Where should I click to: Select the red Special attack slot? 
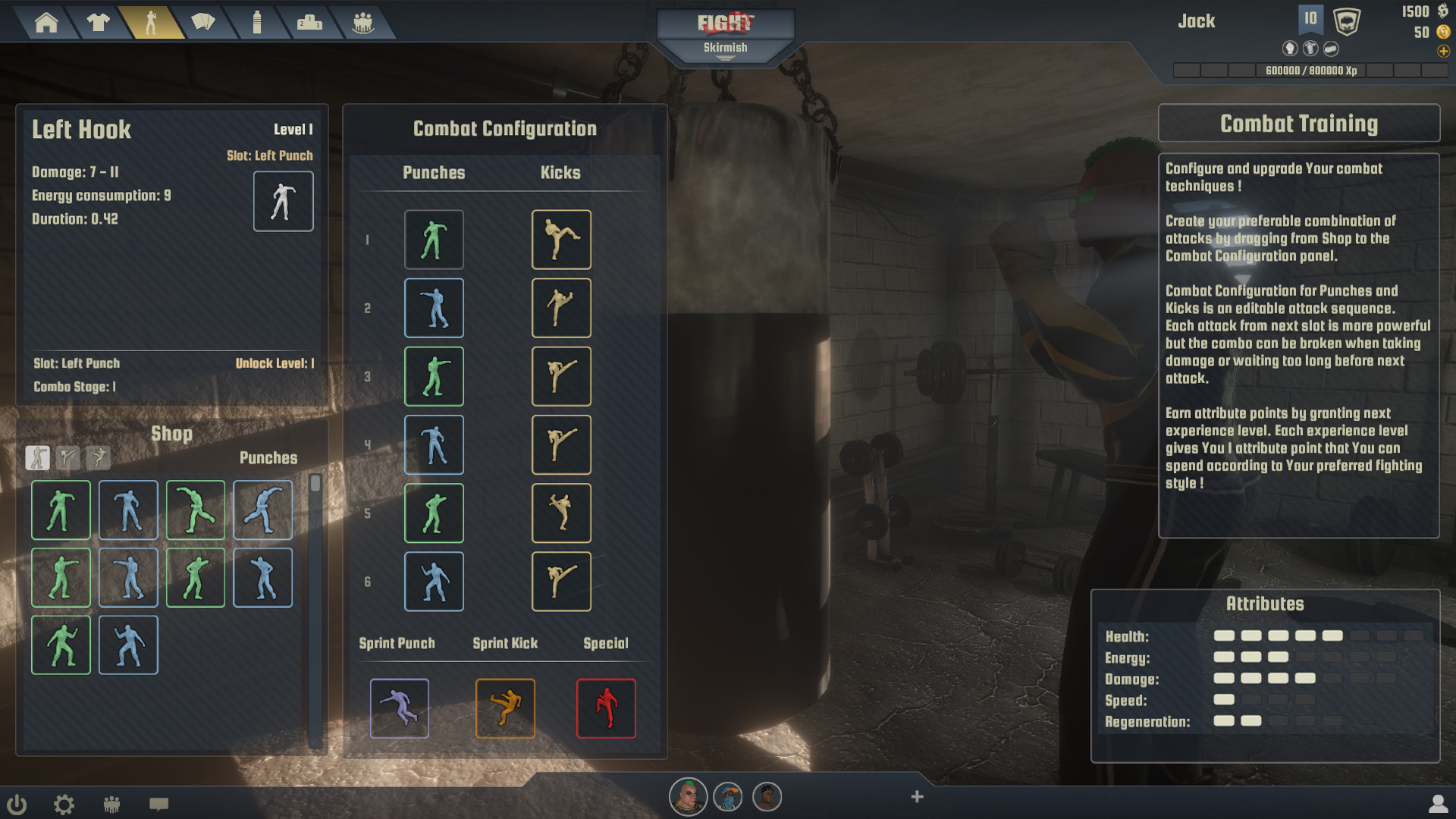click(x=606, y=708)
